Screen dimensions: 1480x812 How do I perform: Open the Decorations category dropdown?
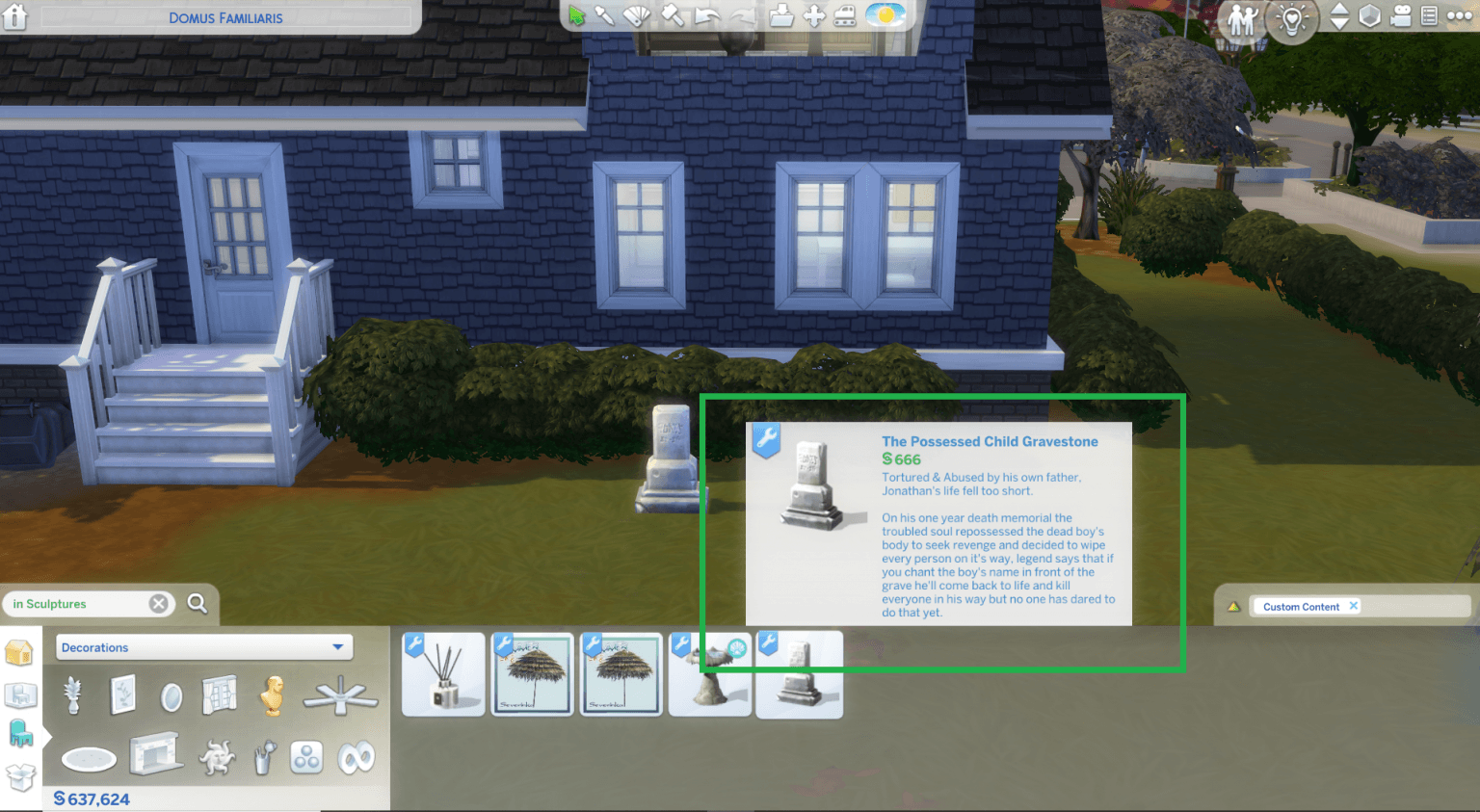click(x=203, y=647)
